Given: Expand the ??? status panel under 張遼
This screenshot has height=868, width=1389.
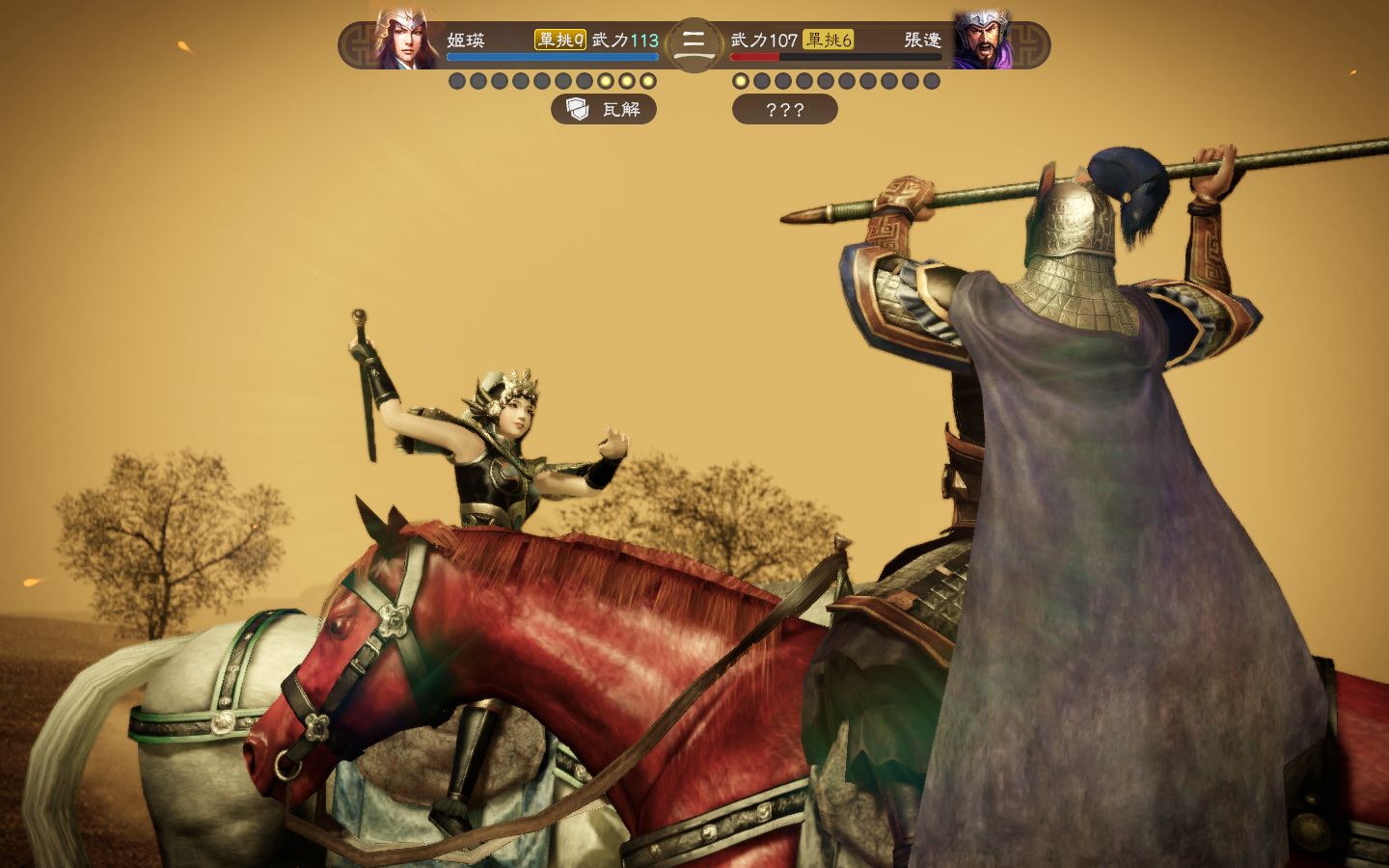Looking at the screenshot, I should tap(785, 110).
